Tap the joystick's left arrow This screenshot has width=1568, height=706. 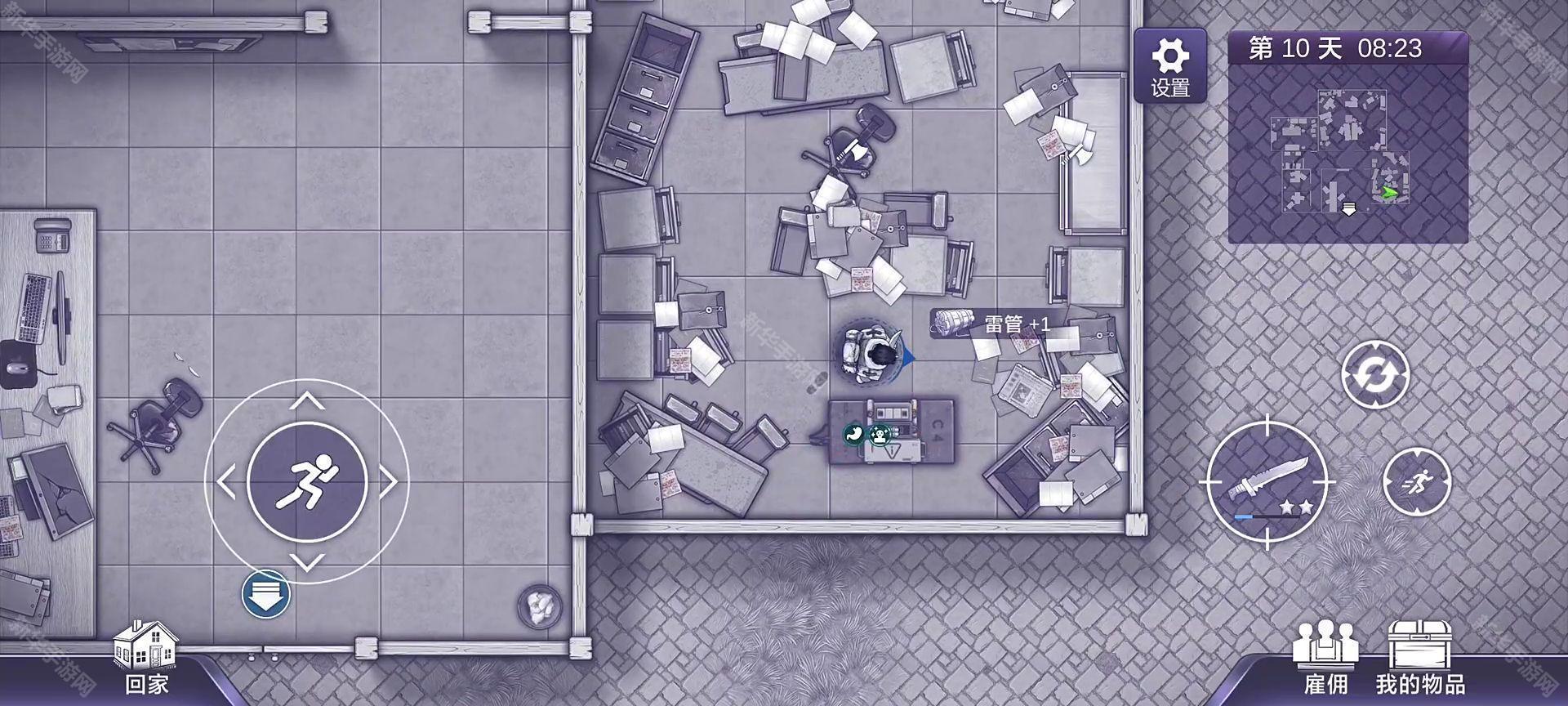pyautogui.click(x=226, y=483)
